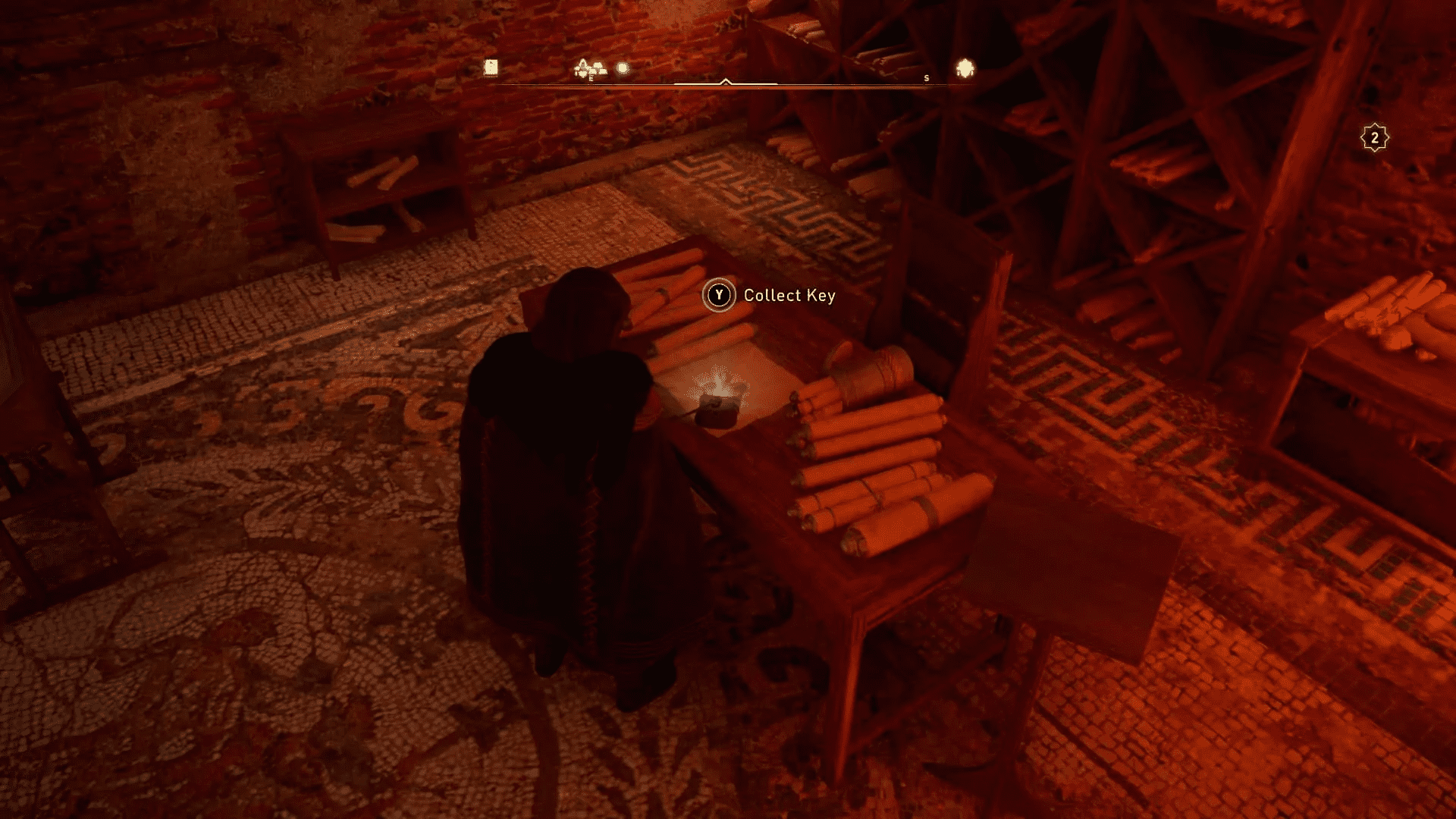Click the north indicator notch on the compass
This screenshot has width=1456, height=819.
point(726,78)
